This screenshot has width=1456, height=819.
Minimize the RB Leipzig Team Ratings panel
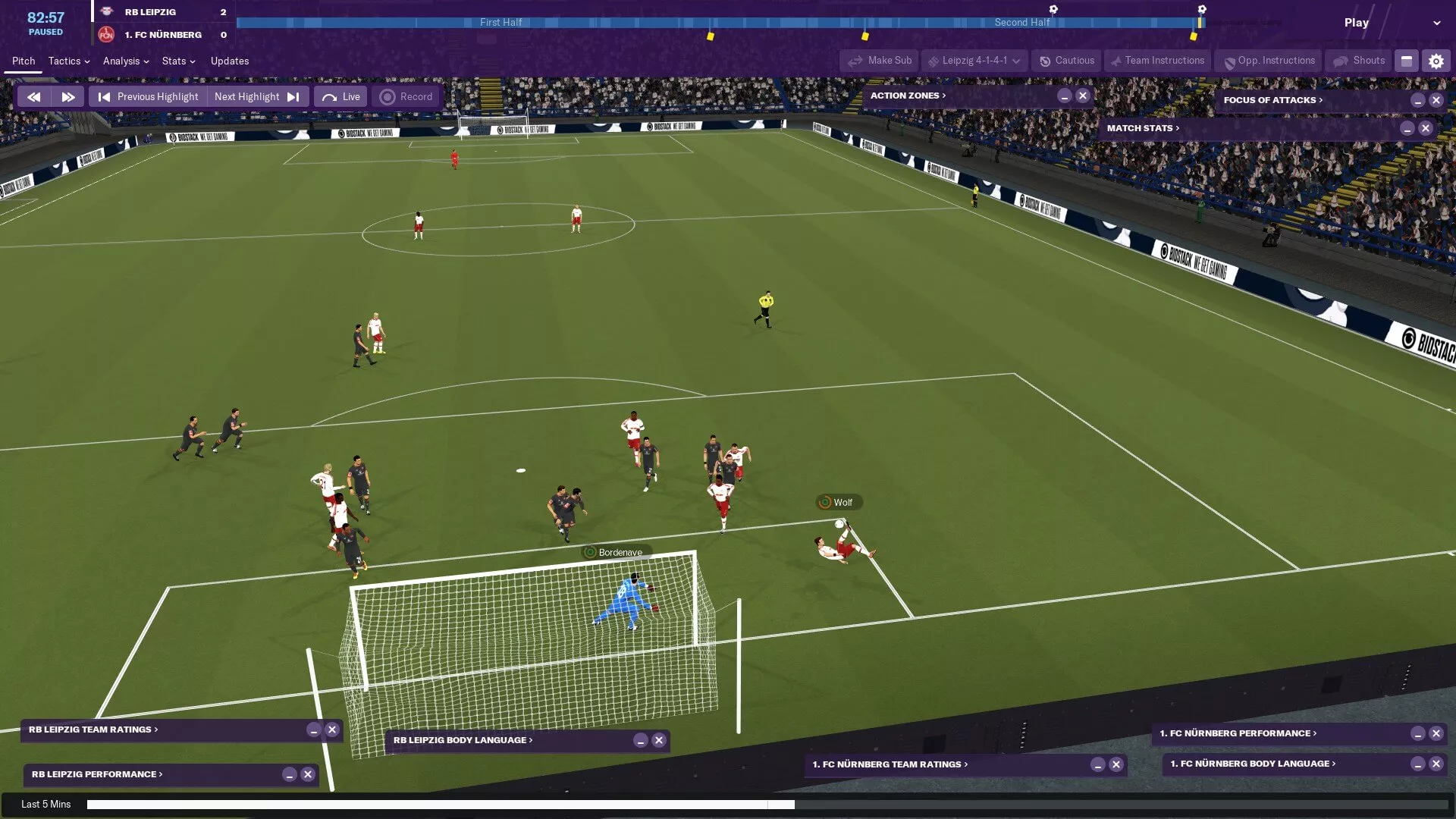click(x=314, y=730)
